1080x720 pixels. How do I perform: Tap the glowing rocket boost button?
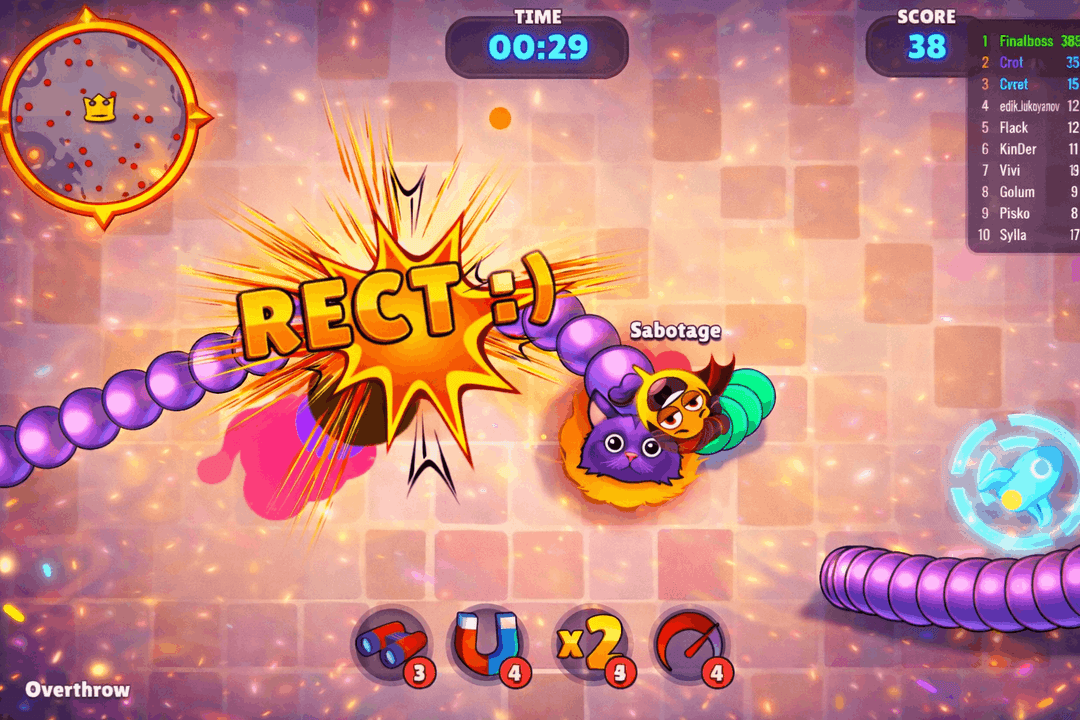pos(1012,478)
